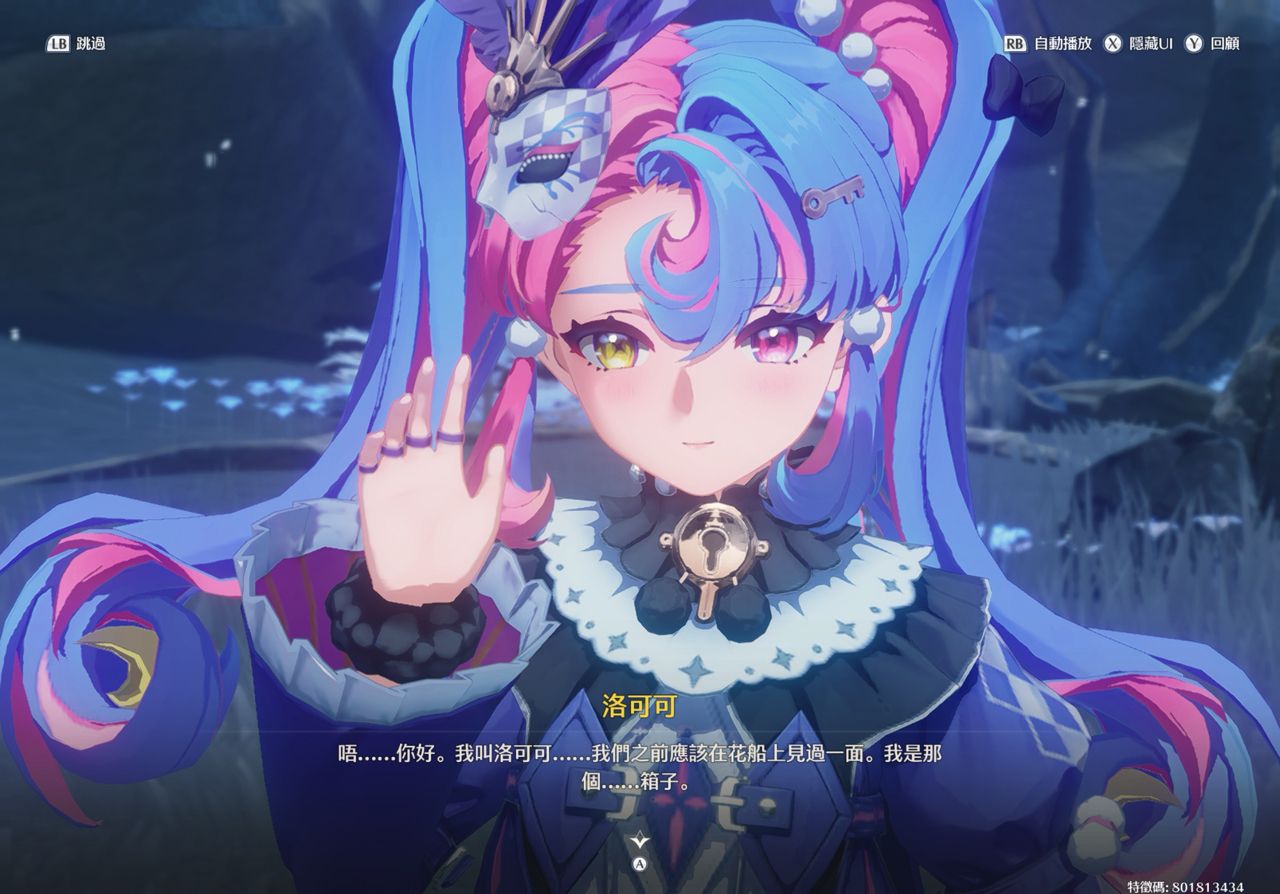Advance the dialogue with the continue arrow
1280x894 pixels.
640,841
